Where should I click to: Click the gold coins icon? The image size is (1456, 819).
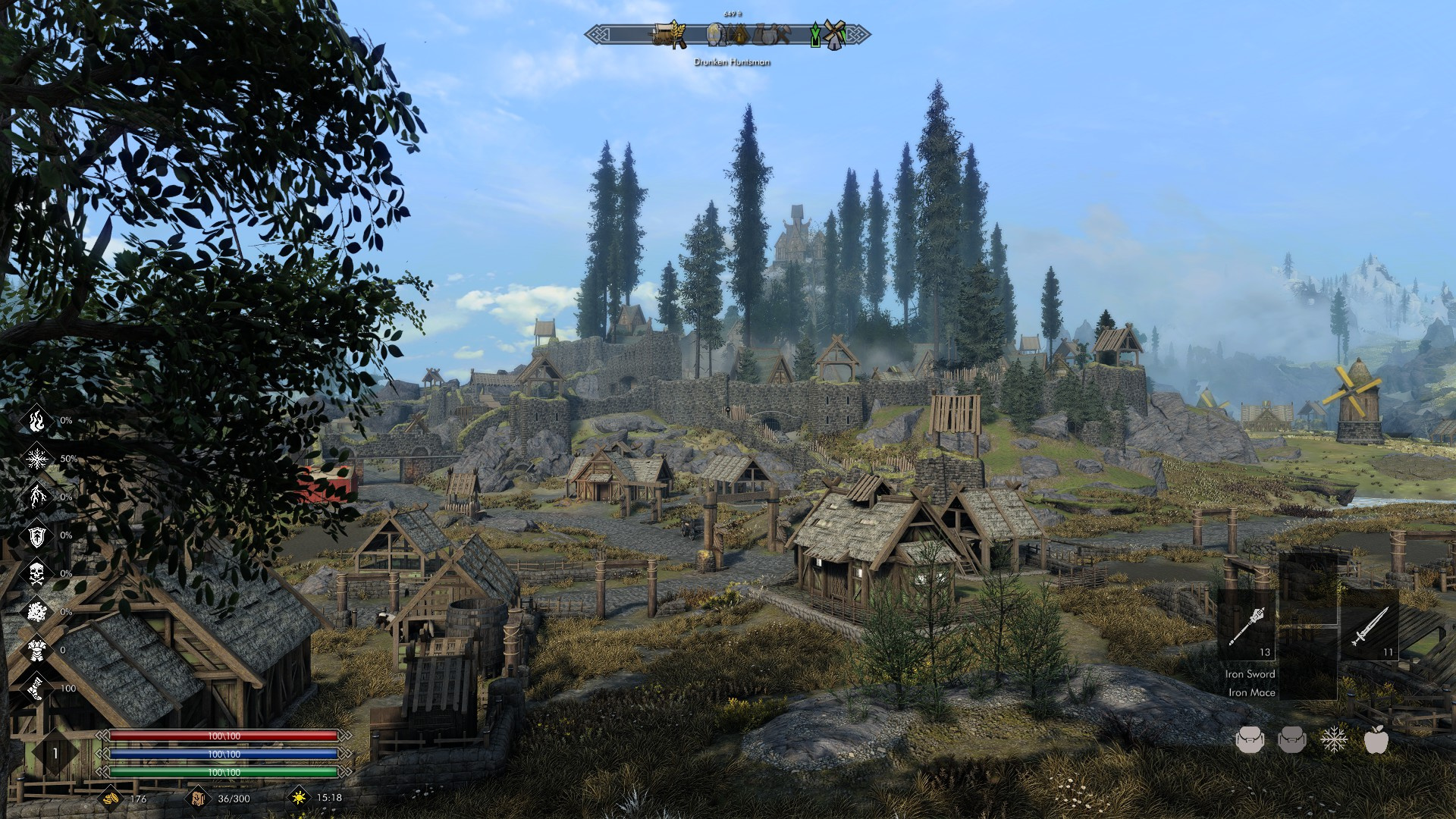point(111,798)
